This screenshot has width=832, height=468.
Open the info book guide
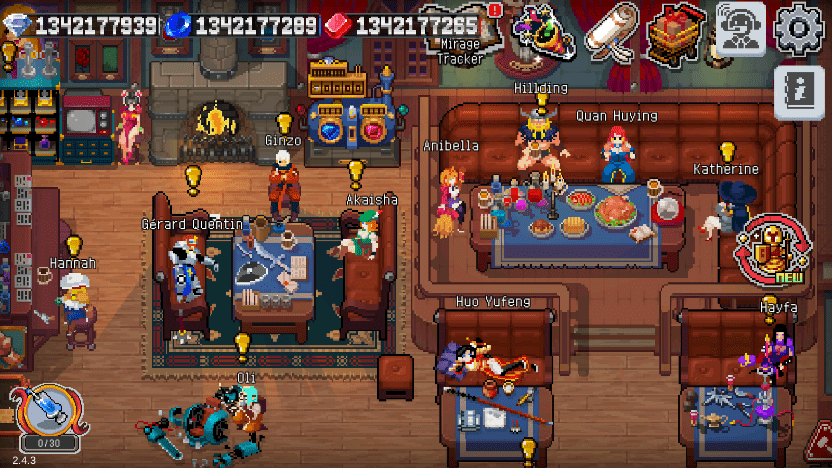803,95
